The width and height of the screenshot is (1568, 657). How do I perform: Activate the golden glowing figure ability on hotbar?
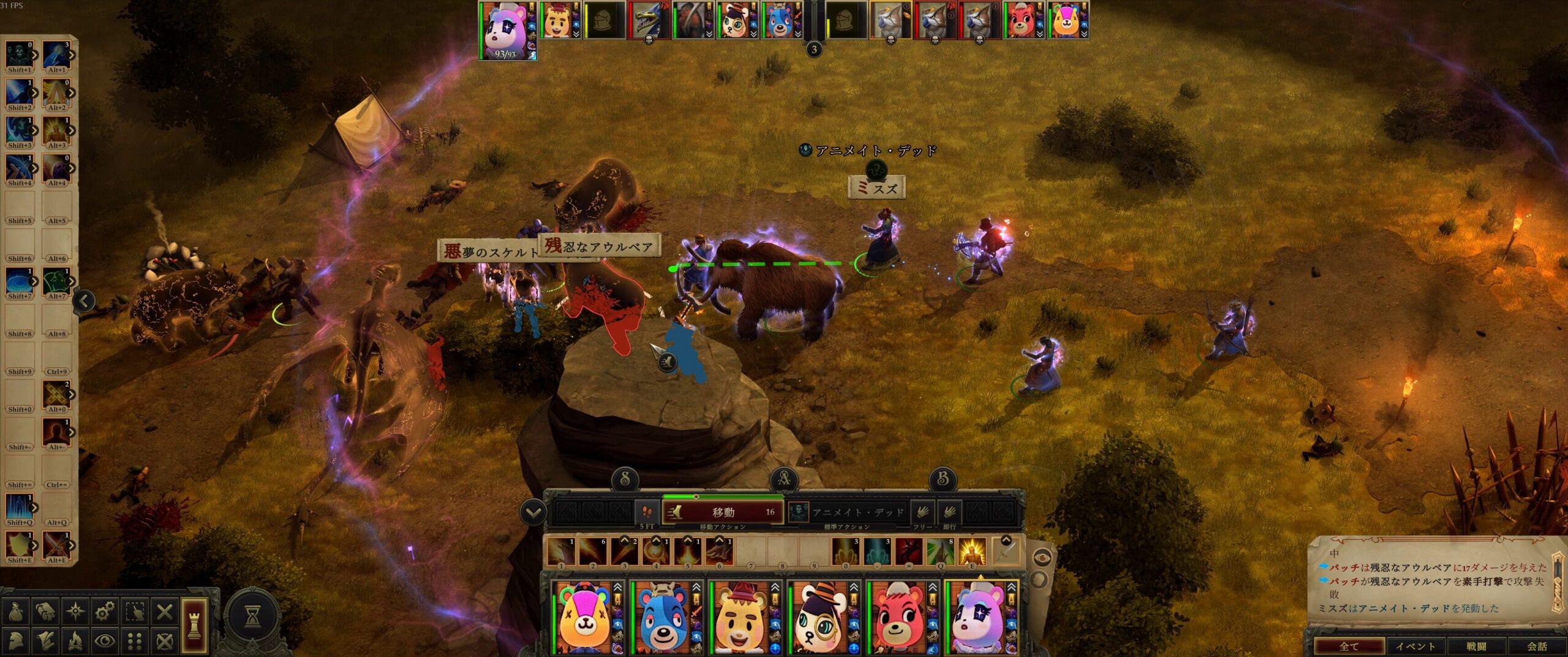971,552
